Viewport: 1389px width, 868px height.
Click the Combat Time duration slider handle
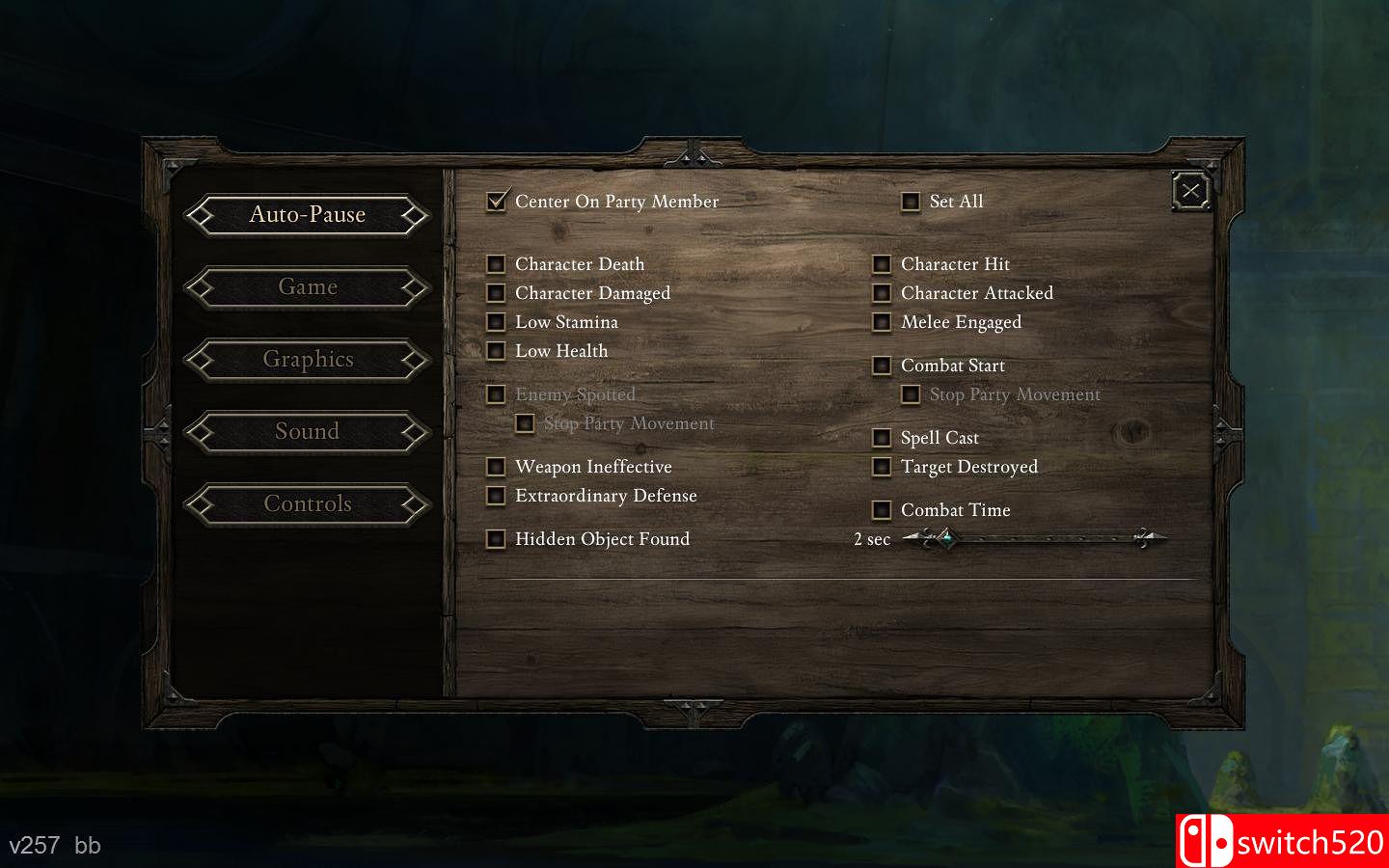(x=948, y=539)
